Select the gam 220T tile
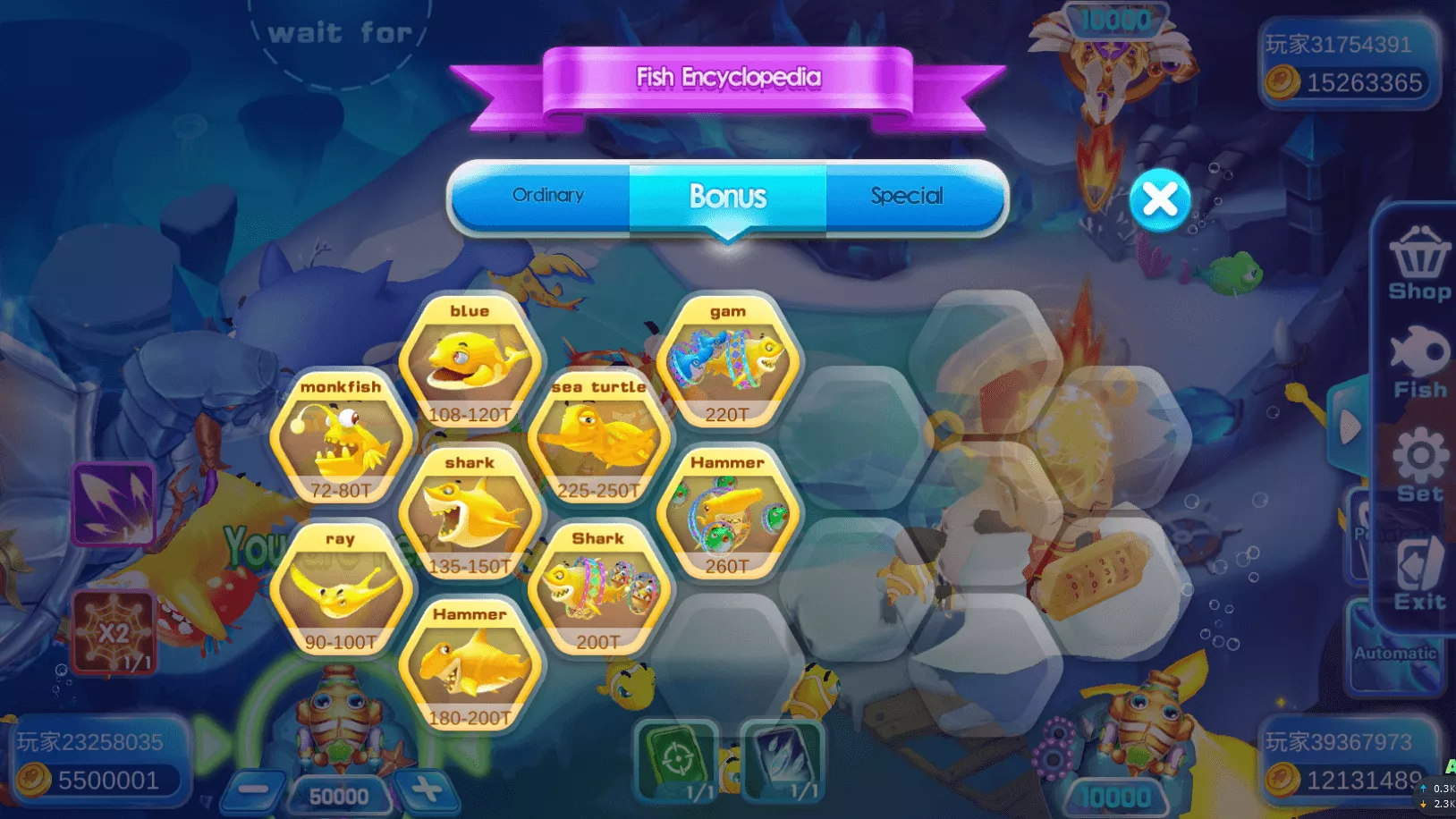 point(727,363)
